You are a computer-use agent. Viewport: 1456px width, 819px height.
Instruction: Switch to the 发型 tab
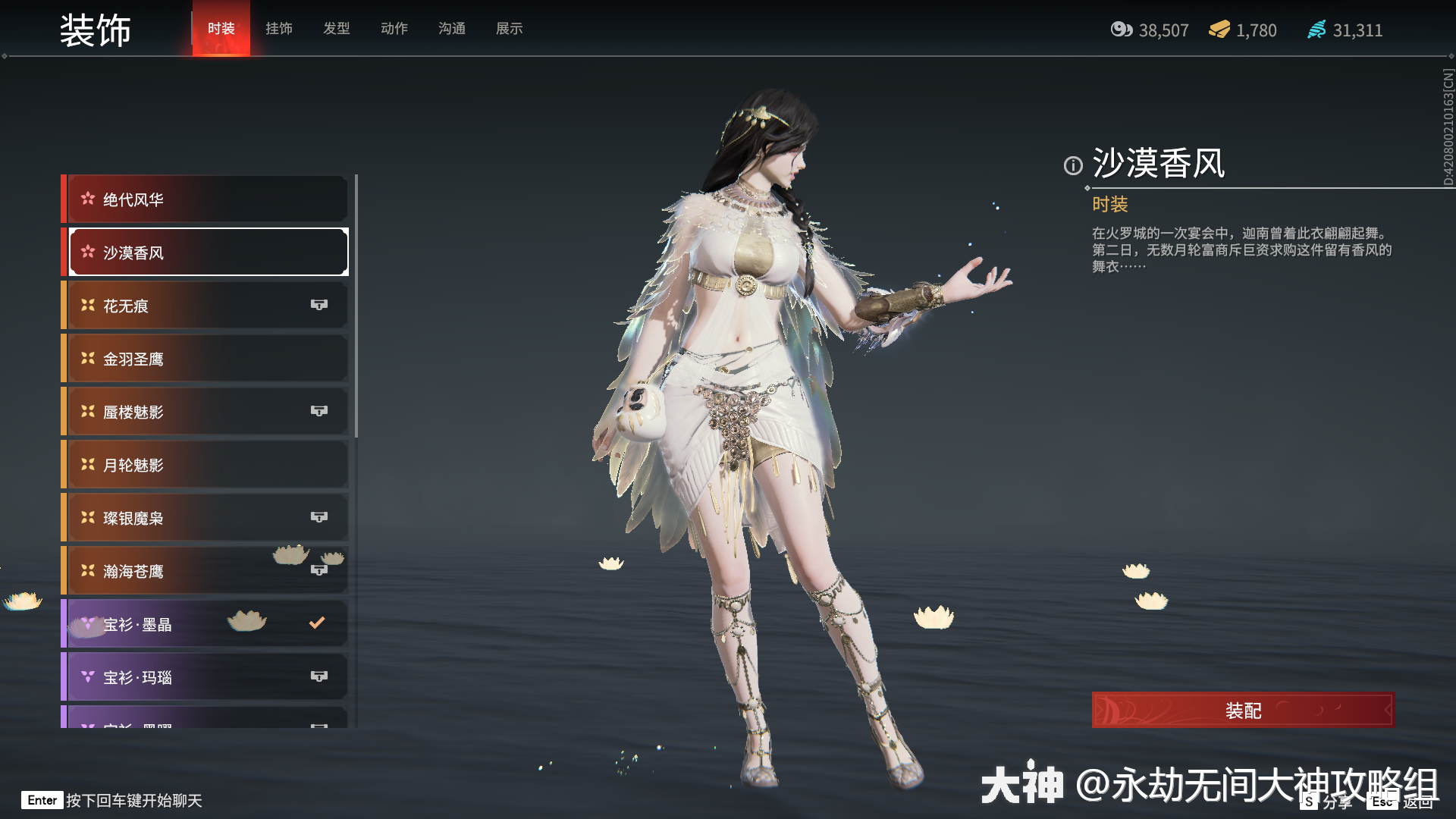[x=336, y=28]
